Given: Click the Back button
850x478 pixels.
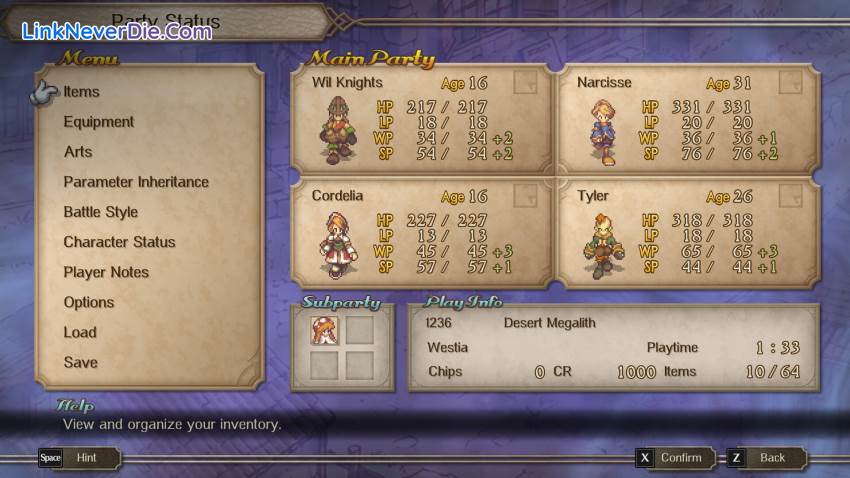Looking at the screenshot, I should (x=765, y=458).
